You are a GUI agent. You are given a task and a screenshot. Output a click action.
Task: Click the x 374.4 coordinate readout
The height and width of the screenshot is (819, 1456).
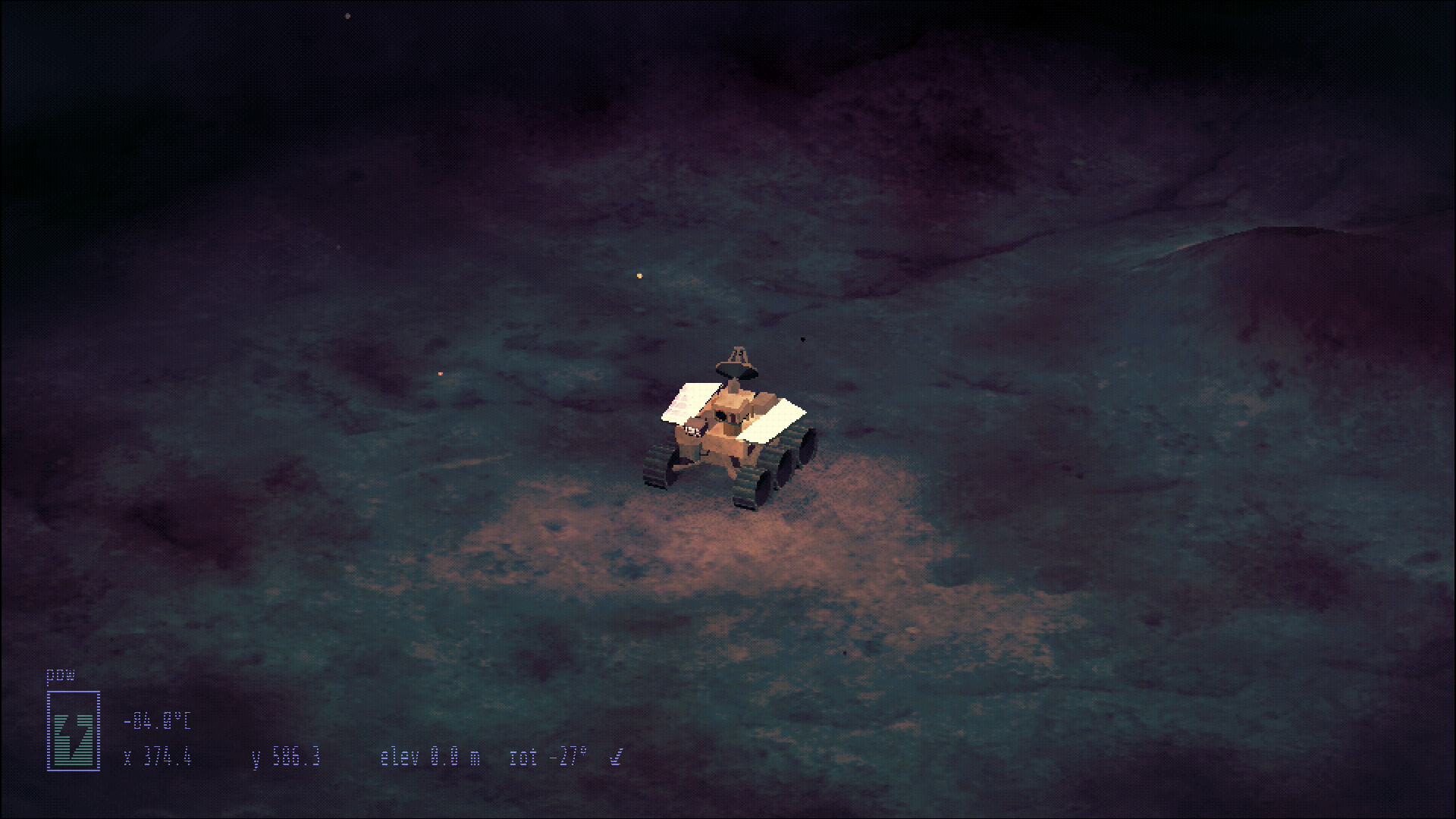158,756
